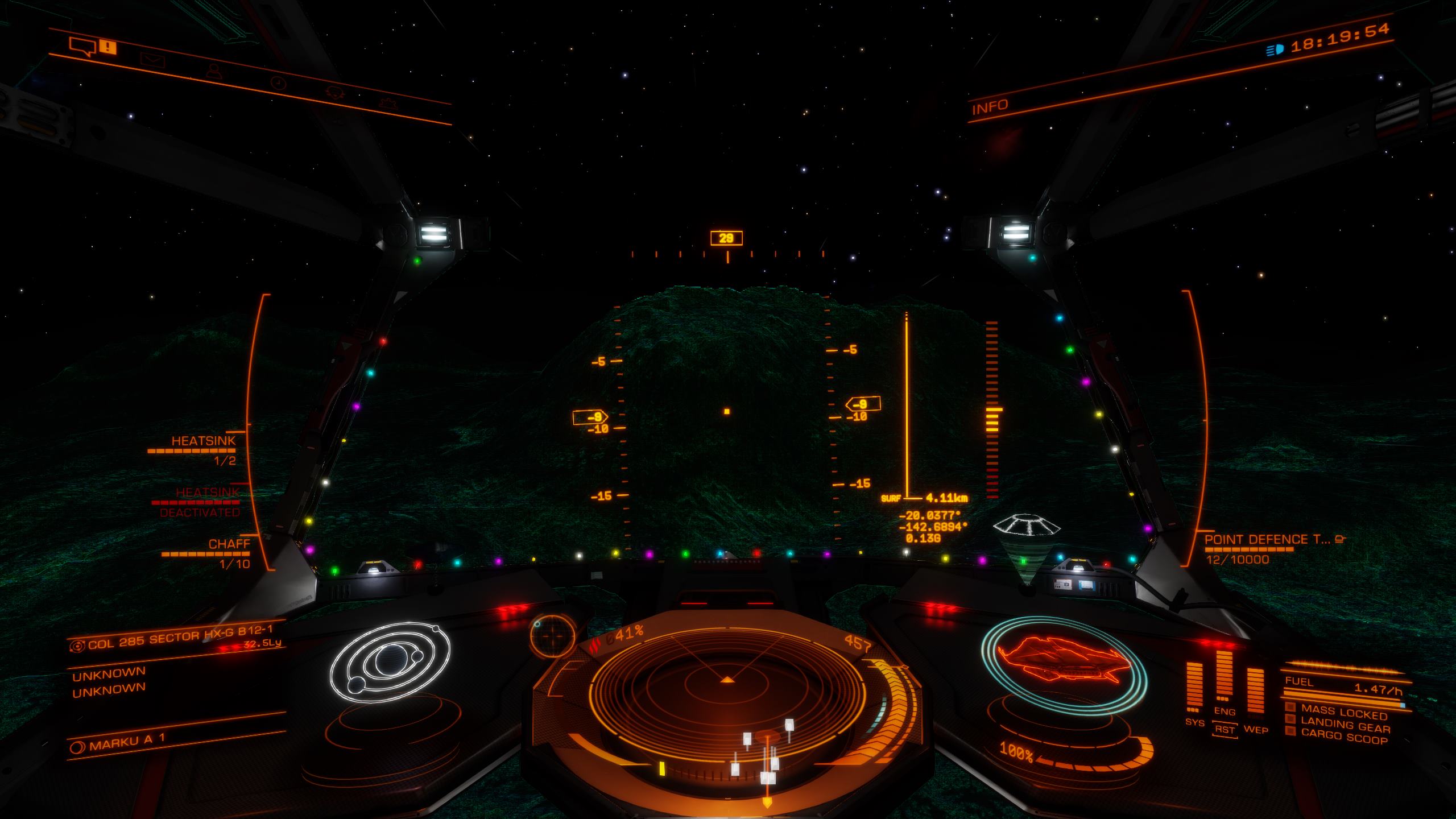Open the contacts person icon
Viewport: 1456px width, 819px height.
(214, 71)
